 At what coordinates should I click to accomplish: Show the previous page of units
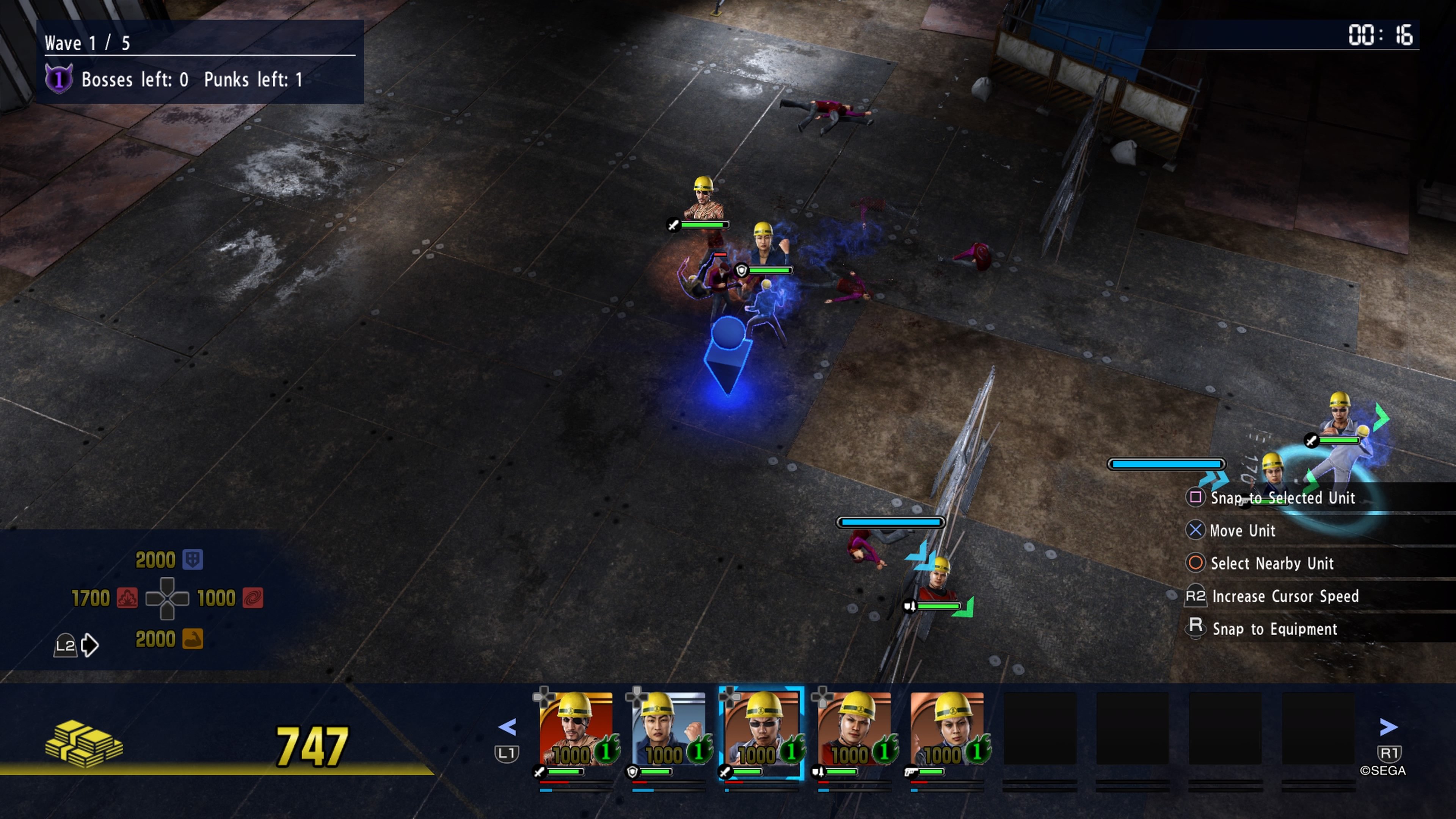click(x=508, y=727)
